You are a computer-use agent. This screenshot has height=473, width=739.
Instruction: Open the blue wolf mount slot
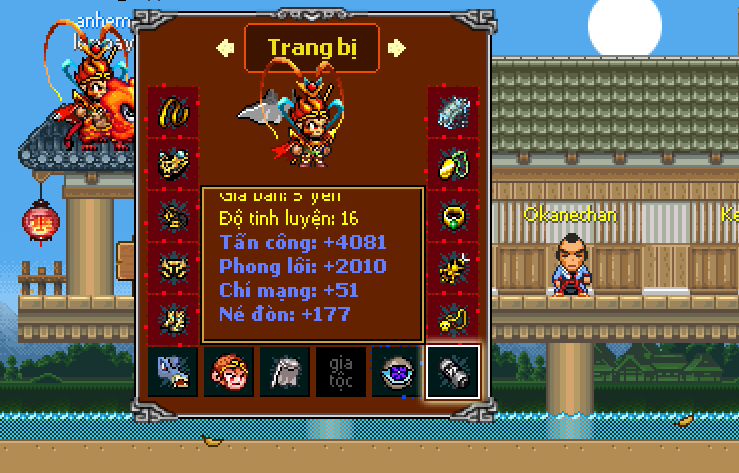173,373
